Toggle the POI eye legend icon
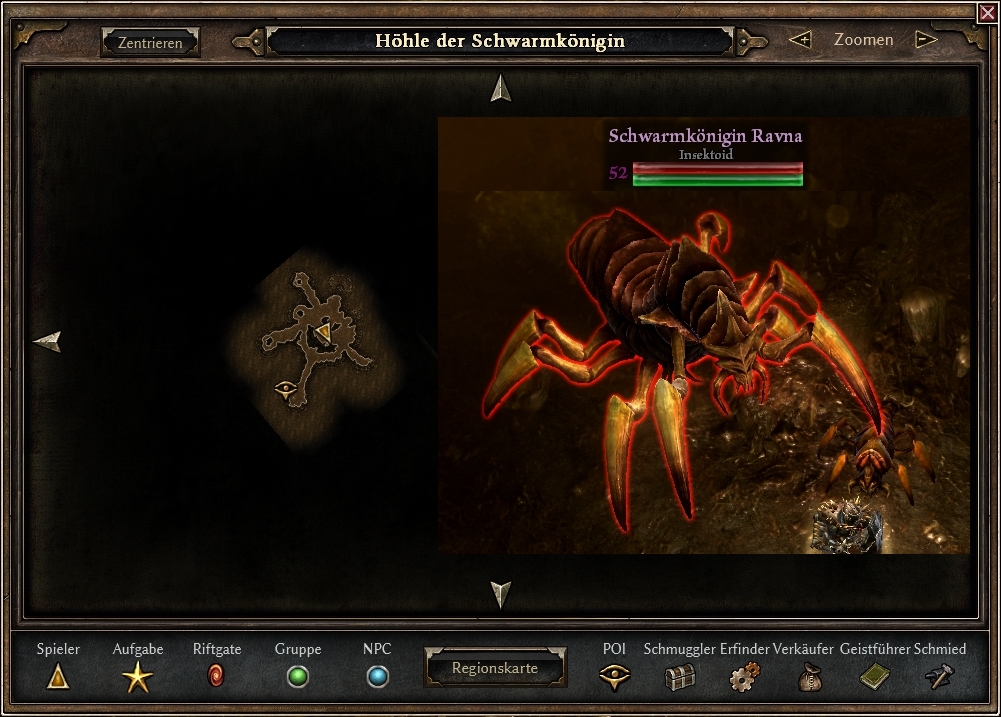The width and height of the screenshot is (1001, 717). pyautogui.click(x=614, y=678)
